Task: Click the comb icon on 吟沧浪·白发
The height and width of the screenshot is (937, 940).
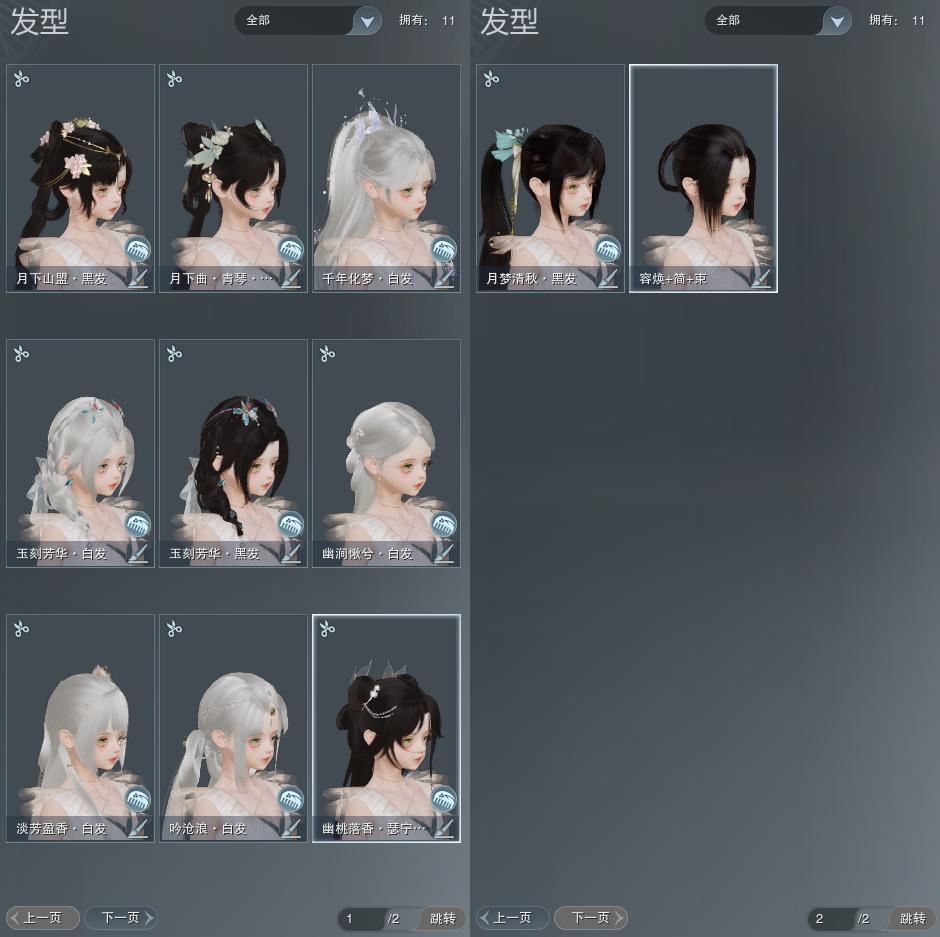Action: (x=290, y=799)
